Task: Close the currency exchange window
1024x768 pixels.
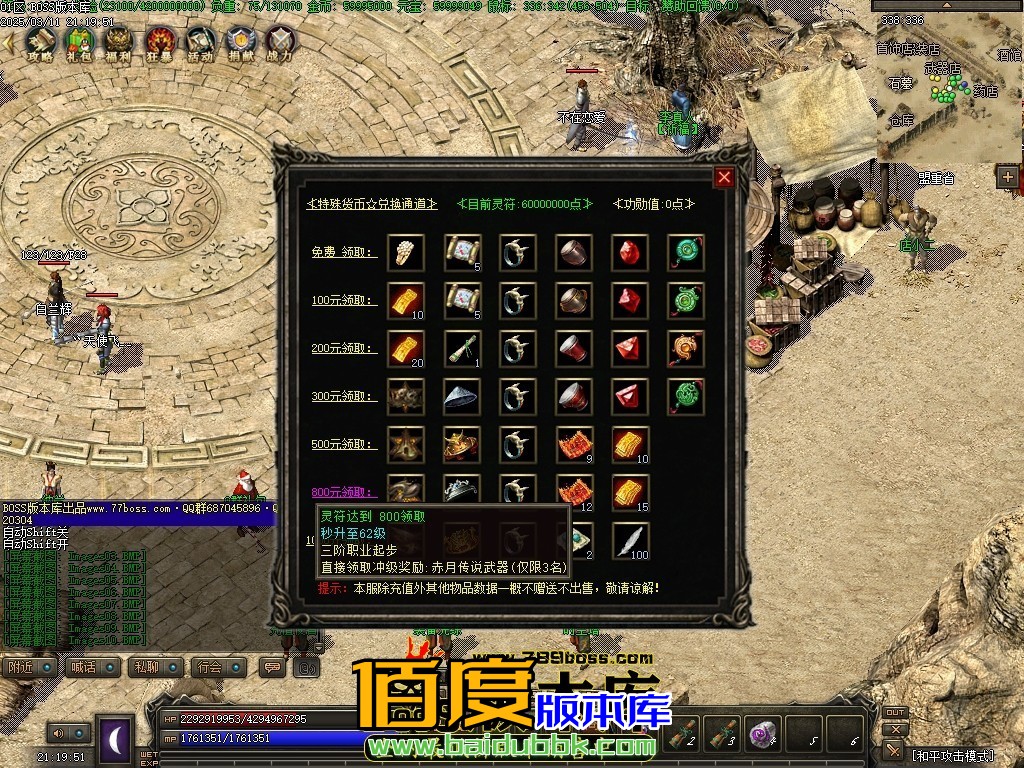Action: (x=724, y=178)
